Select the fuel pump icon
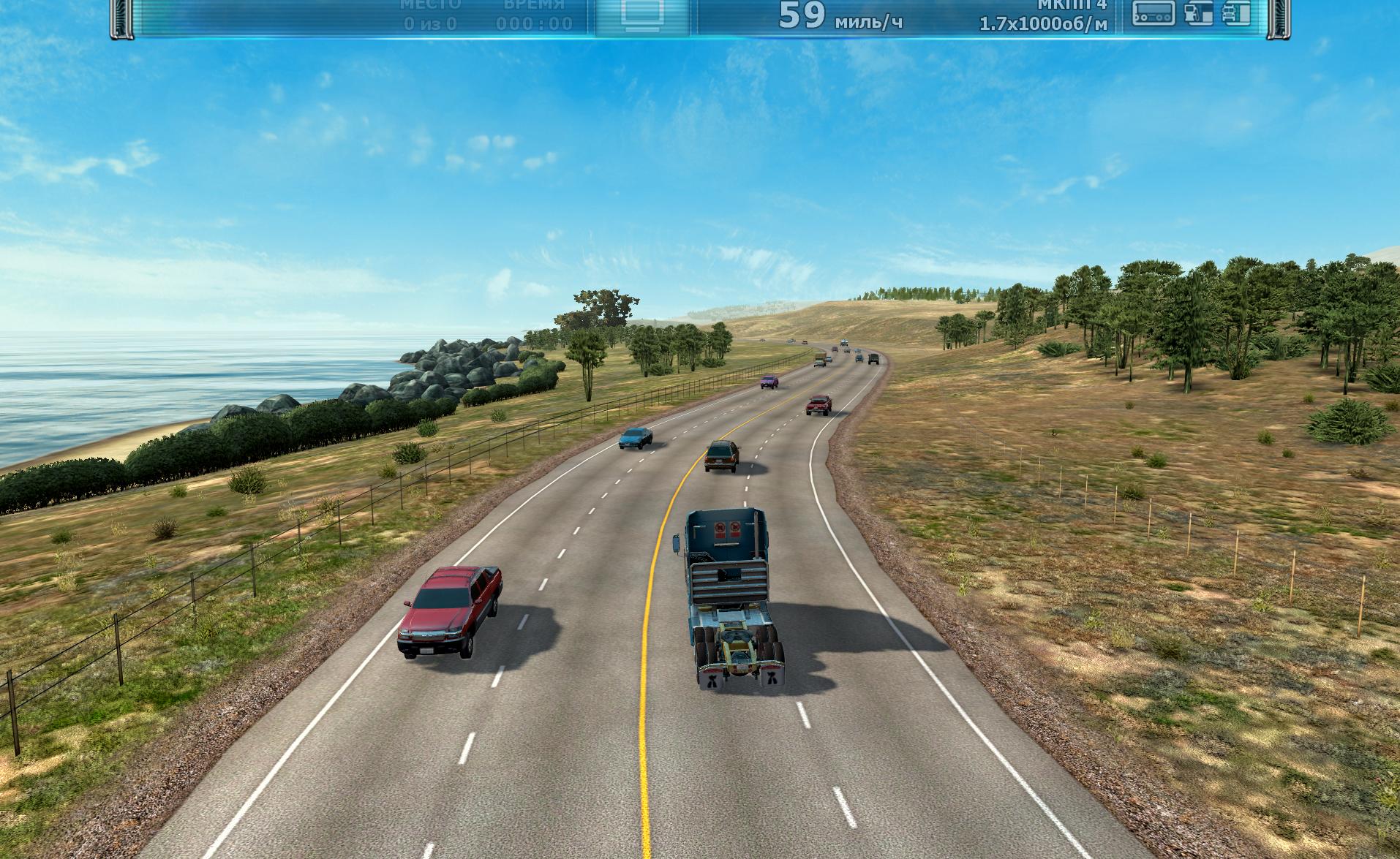The height and width of the screenshot is (859, 1400). point(1197,13)
